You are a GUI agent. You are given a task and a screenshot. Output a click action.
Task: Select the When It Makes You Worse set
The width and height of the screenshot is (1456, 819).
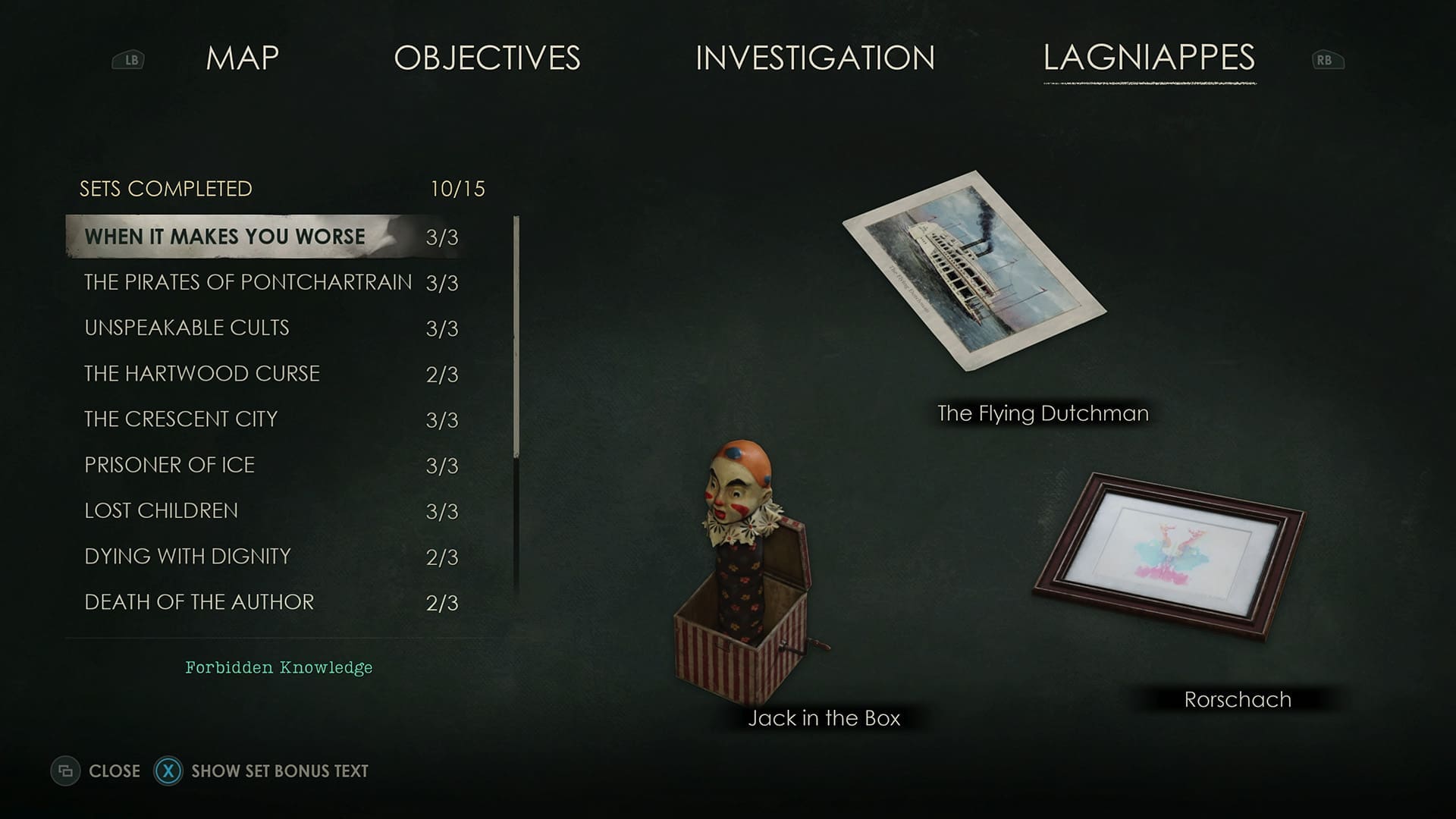[x=225, y=237]
